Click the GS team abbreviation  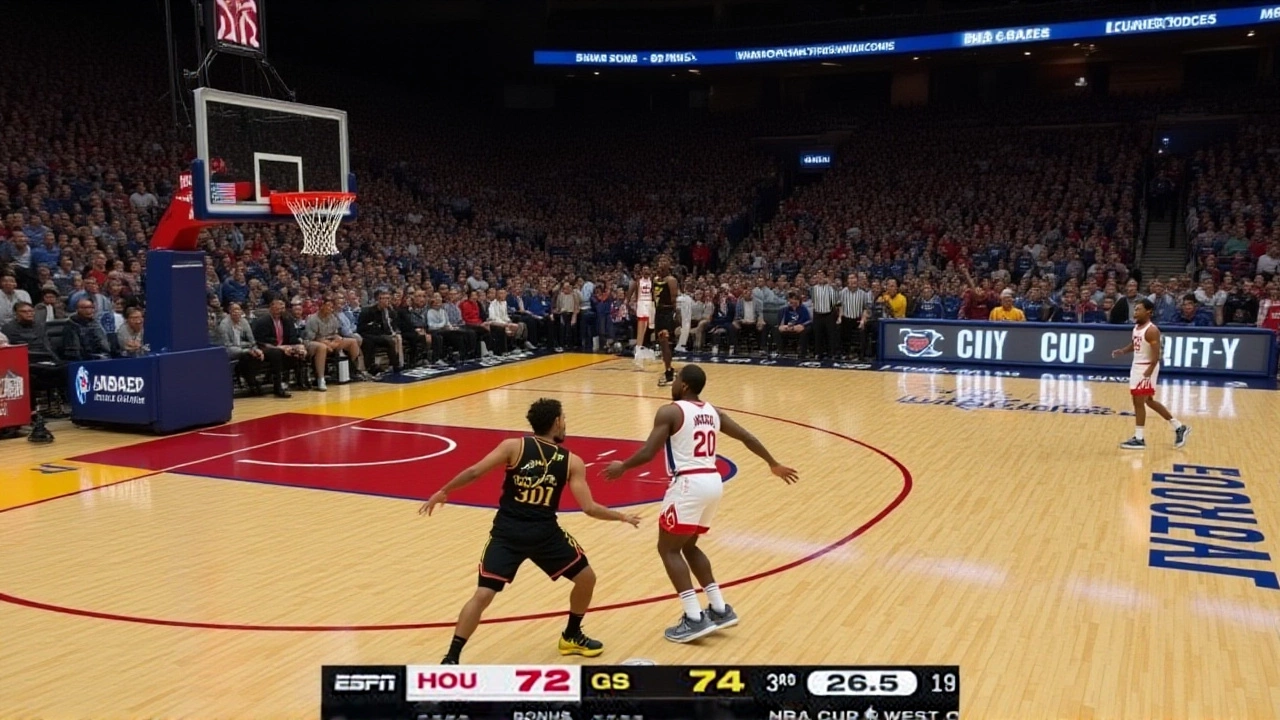(x=610, y=682)
